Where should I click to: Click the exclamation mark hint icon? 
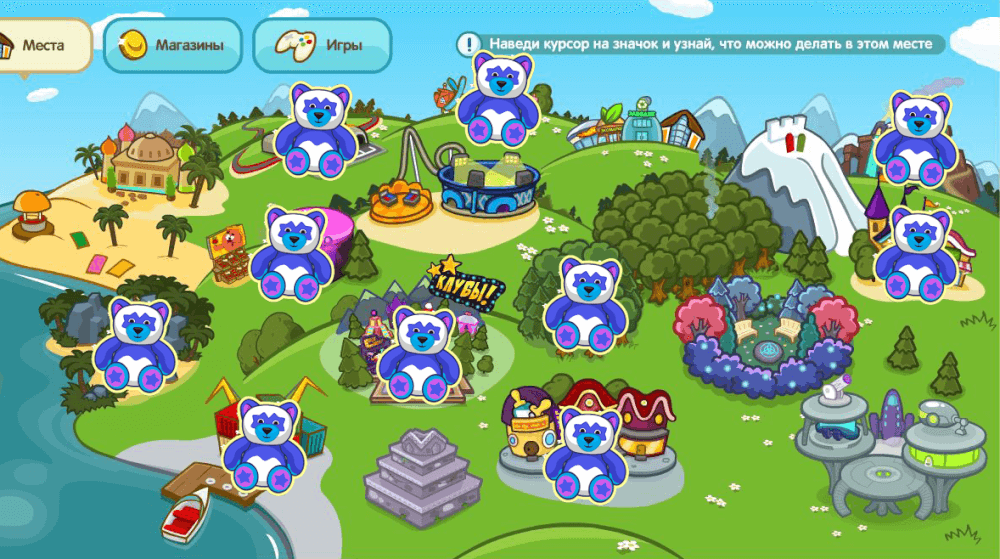[469, 44]
